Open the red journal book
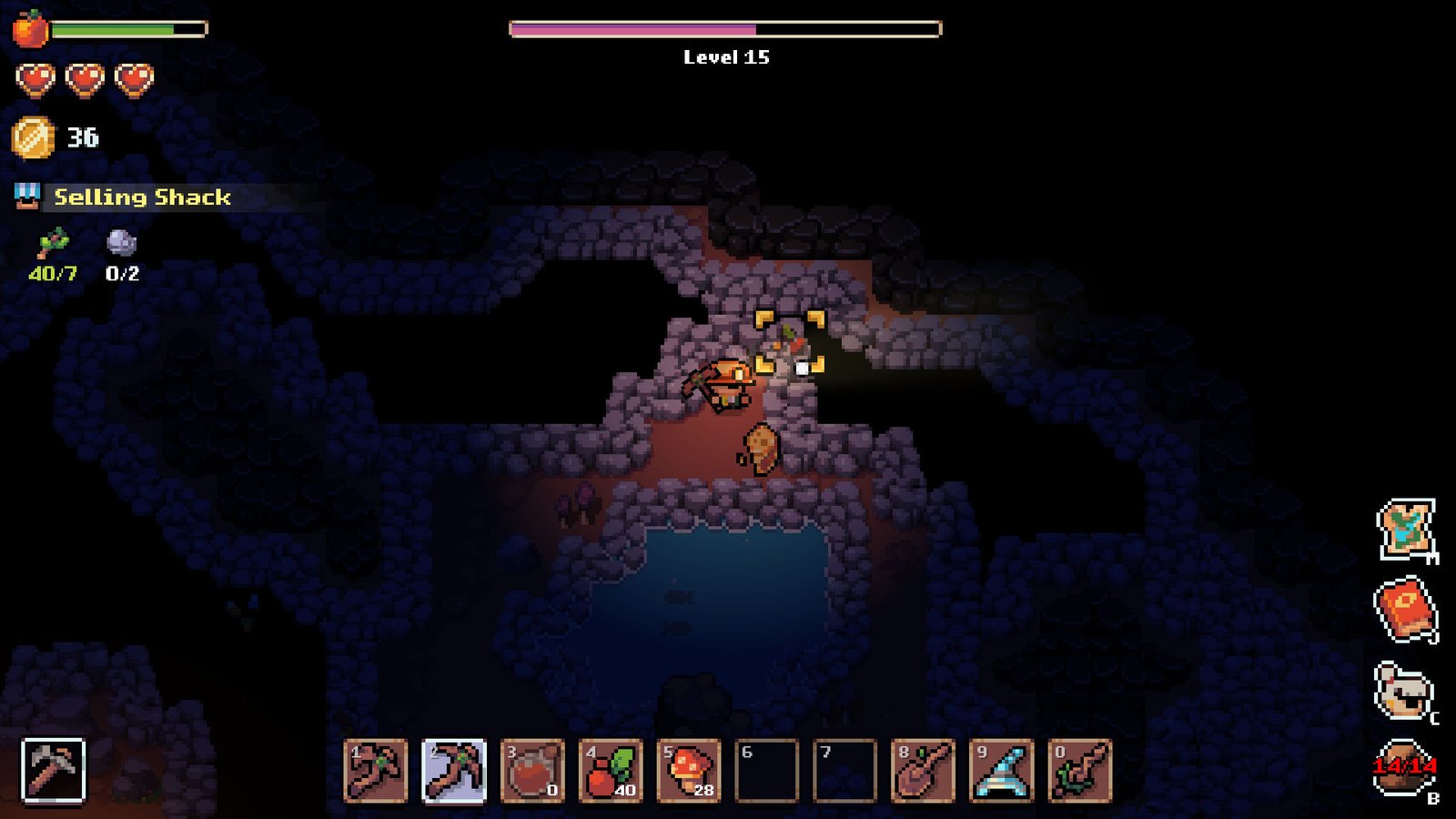The width and height of the screenshot is (1456, 819). pos(1405,609)
